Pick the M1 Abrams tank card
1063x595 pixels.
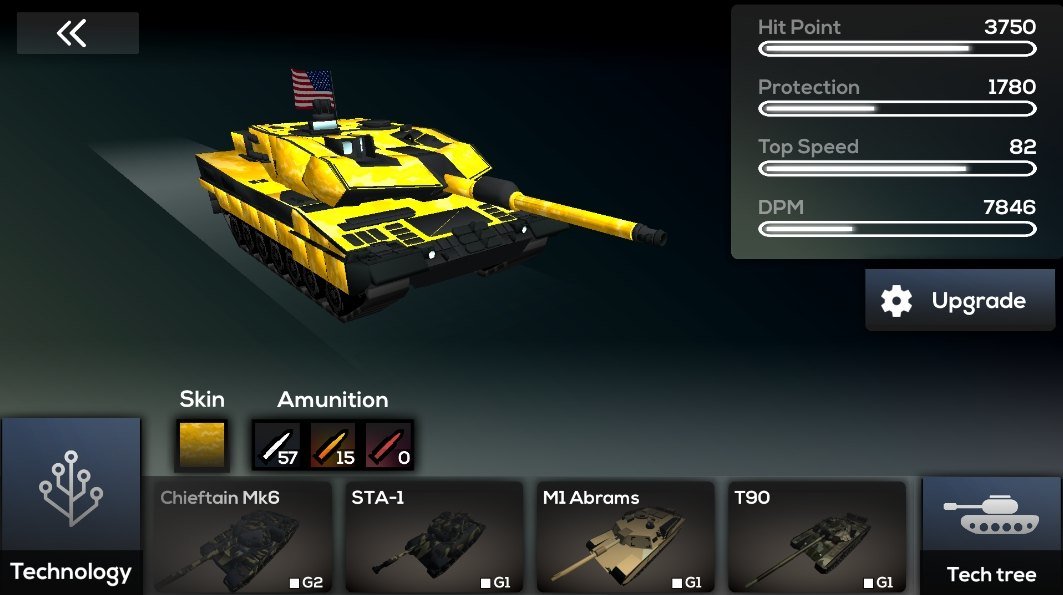click(x=625, y=538)
